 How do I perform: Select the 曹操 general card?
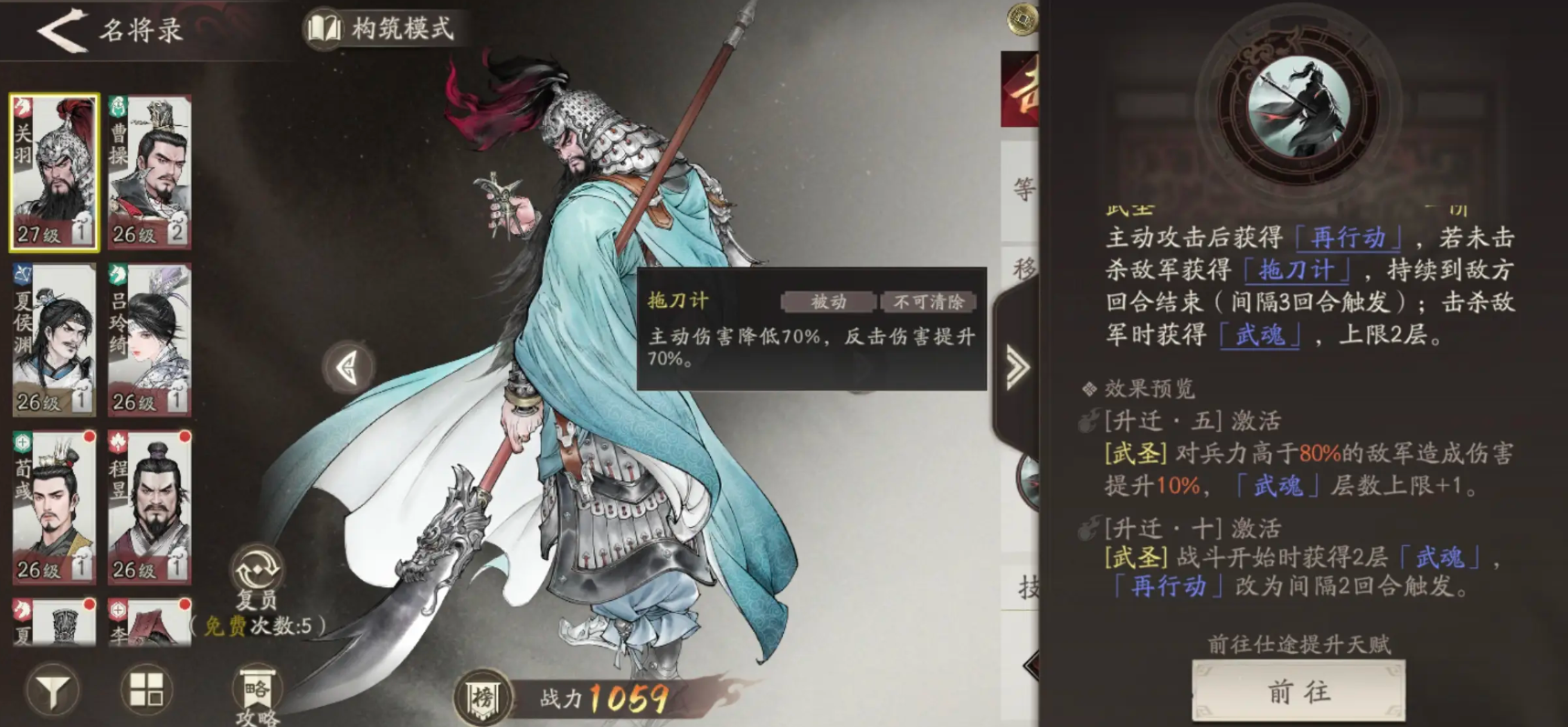point(149,169)
